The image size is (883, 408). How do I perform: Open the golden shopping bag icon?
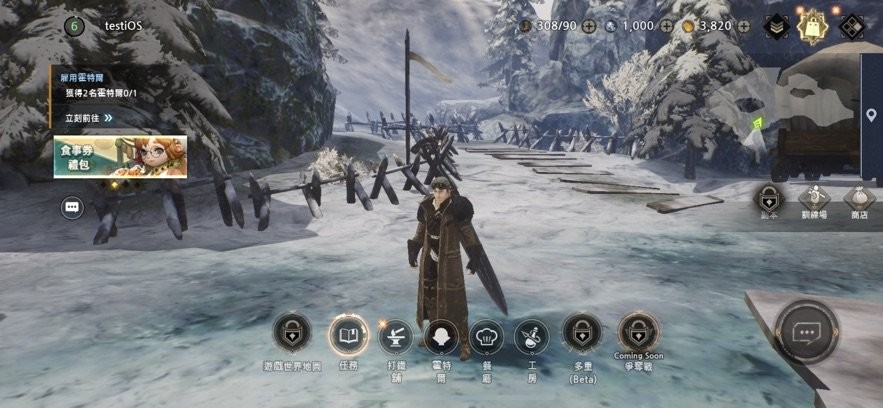point(813,26)
